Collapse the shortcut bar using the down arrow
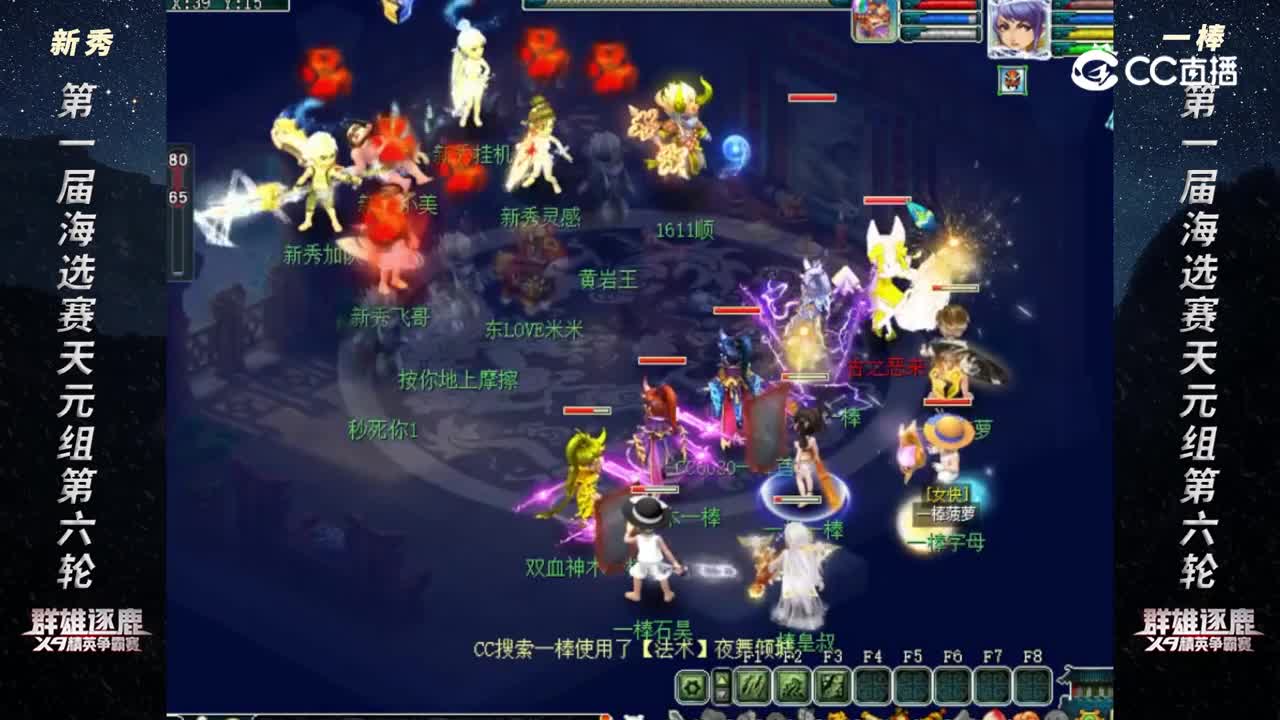 tap(722, 696)
